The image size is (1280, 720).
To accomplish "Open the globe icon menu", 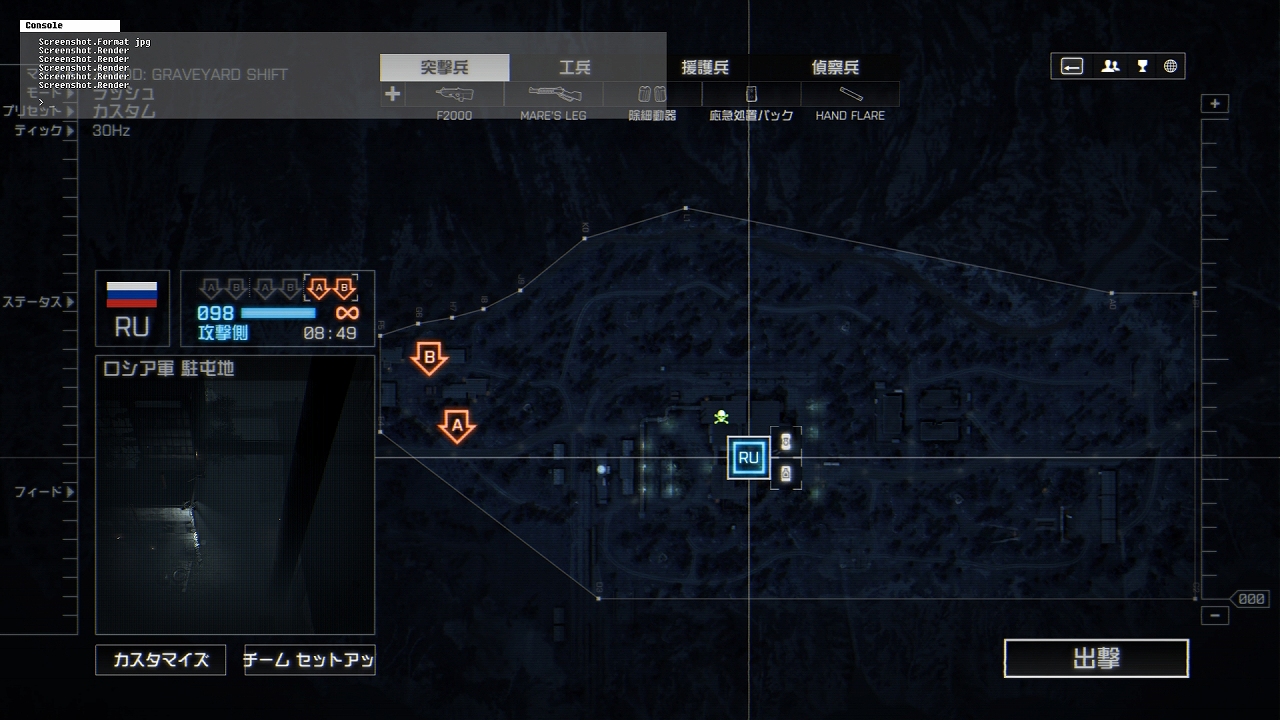I will (x=1170, y=67).
